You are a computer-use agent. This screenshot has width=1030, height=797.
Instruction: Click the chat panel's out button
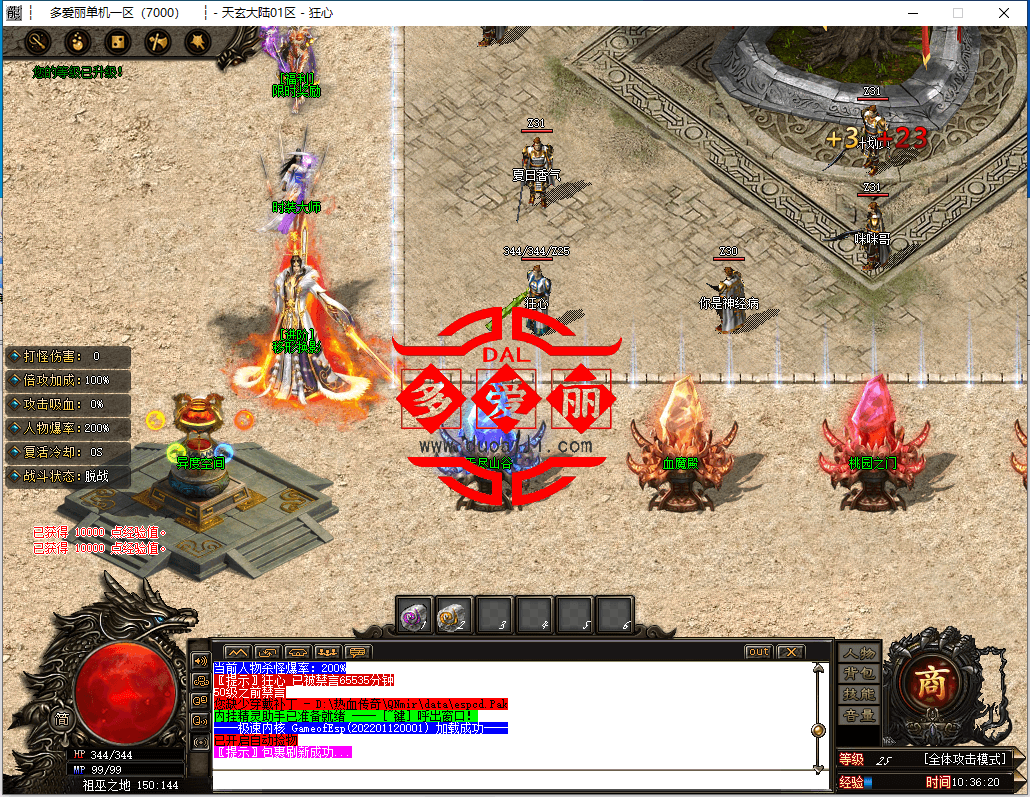(x=759, y=652)
